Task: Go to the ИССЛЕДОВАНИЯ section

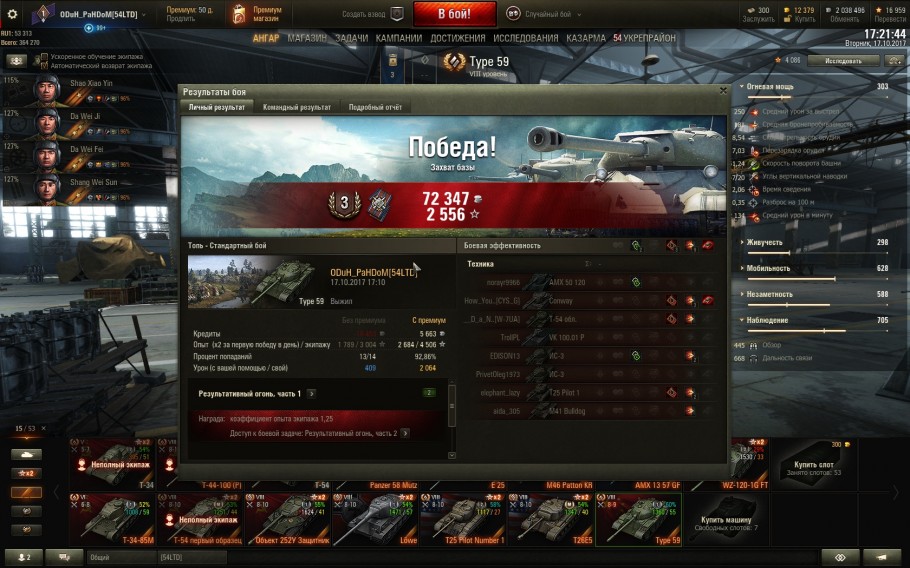Action: click(x=525, y=38)
